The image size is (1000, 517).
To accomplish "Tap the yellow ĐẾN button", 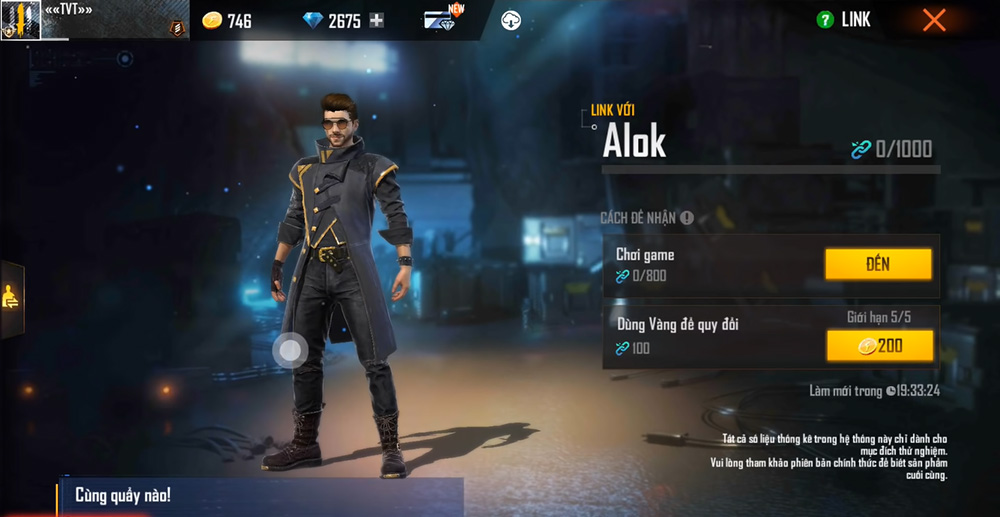I will pos(878,264).
